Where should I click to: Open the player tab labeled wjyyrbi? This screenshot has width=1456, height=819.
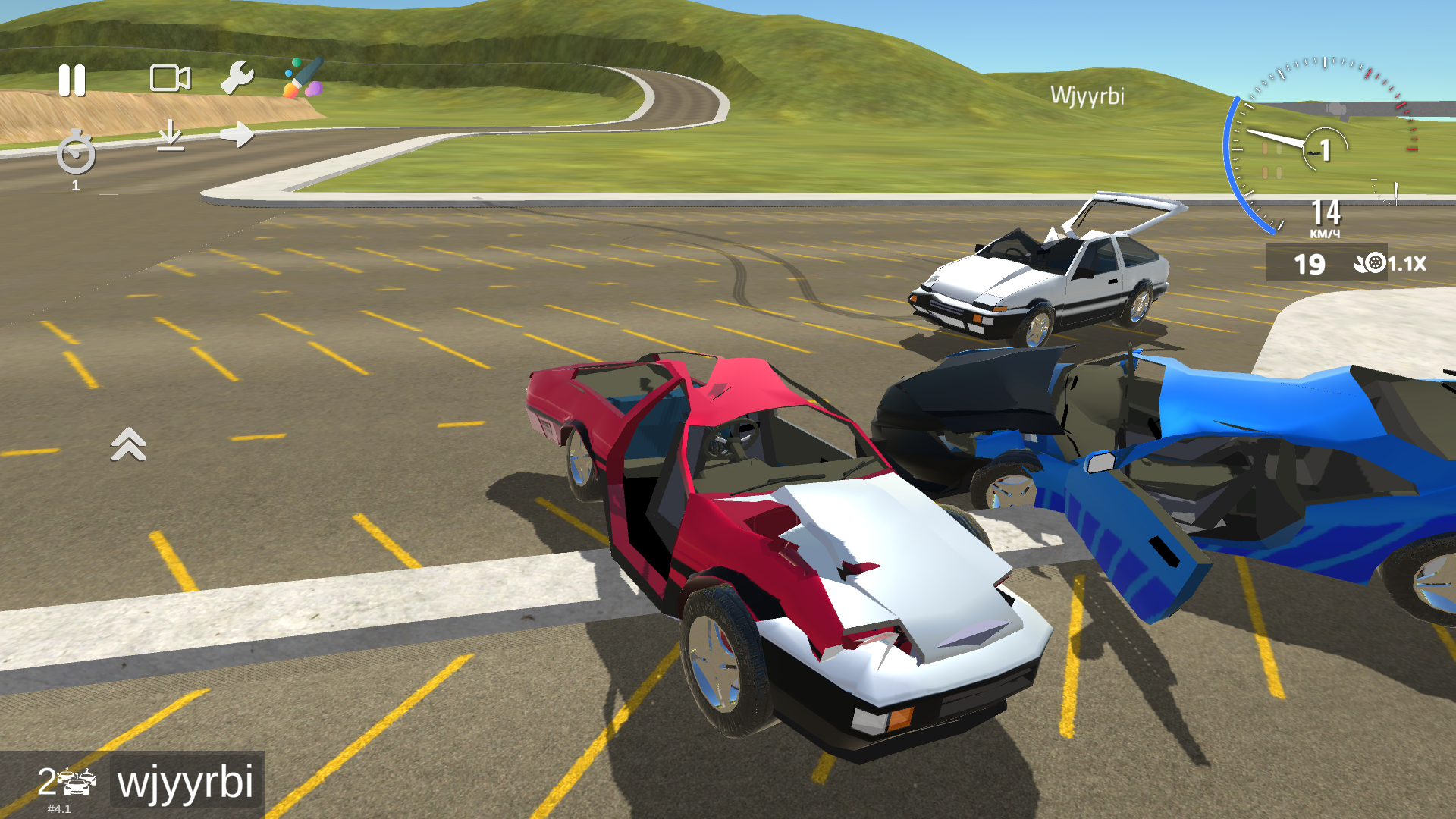coord(187,782)
